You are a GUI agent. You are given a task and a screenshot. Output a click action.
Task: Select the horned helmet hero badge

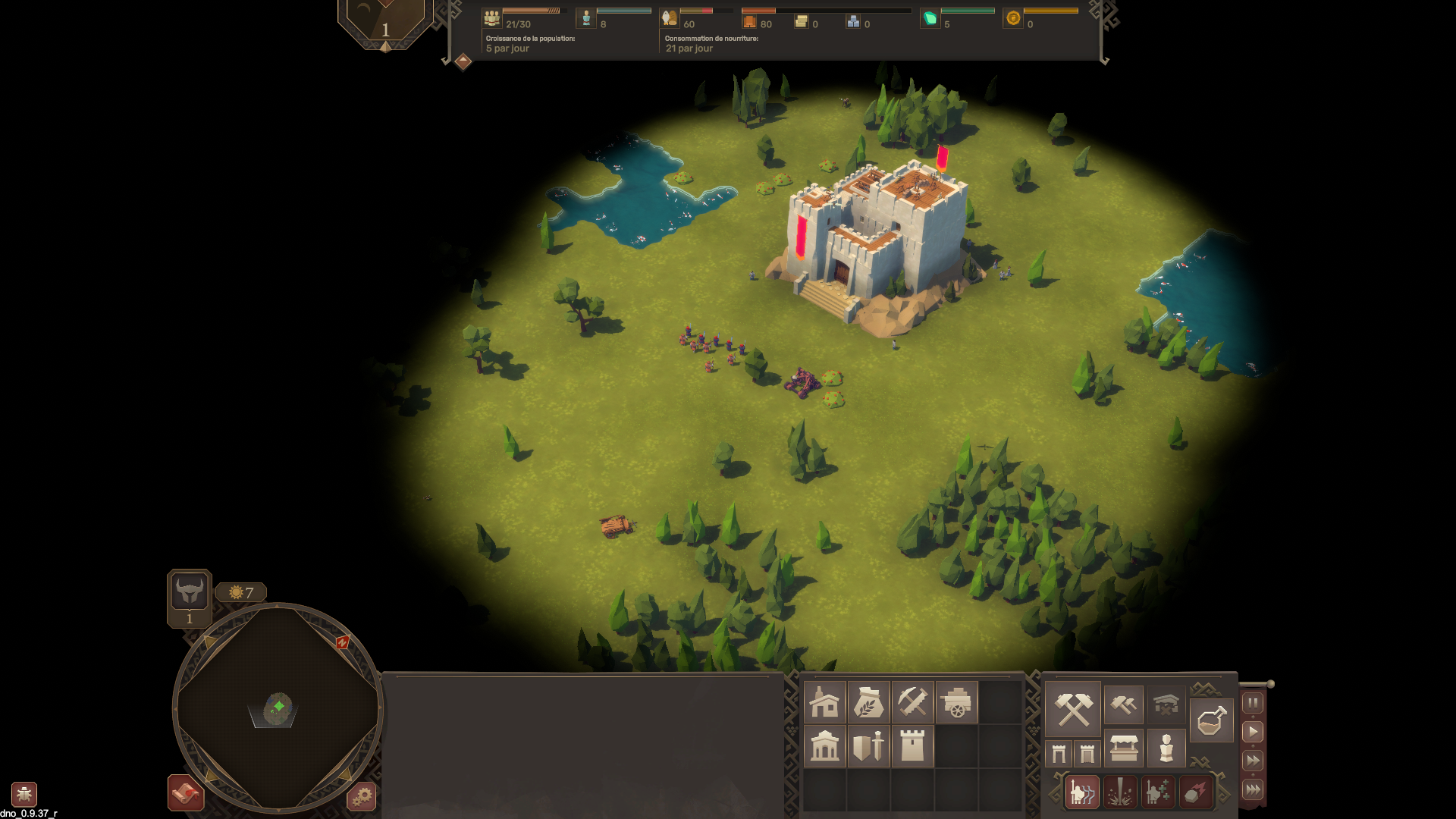[190, 591]
